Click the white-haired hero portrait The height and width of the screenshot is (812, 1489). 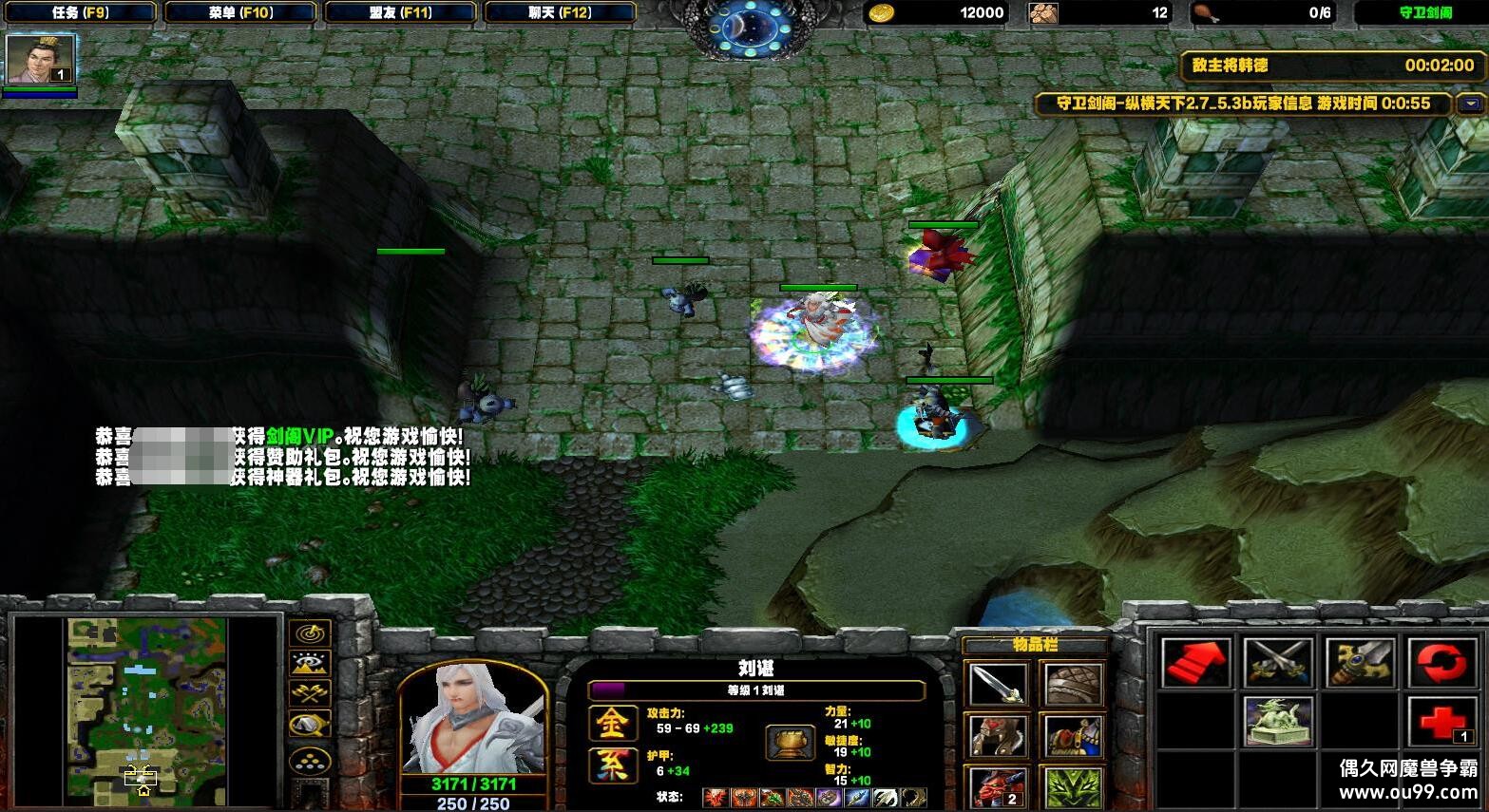(472, 717)
